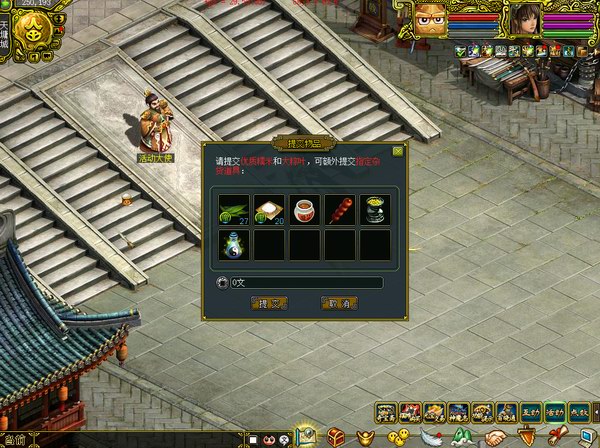Screen dimensions: 600x448
Task: Click the handshake trade icon
Action: tap(495, 437)
